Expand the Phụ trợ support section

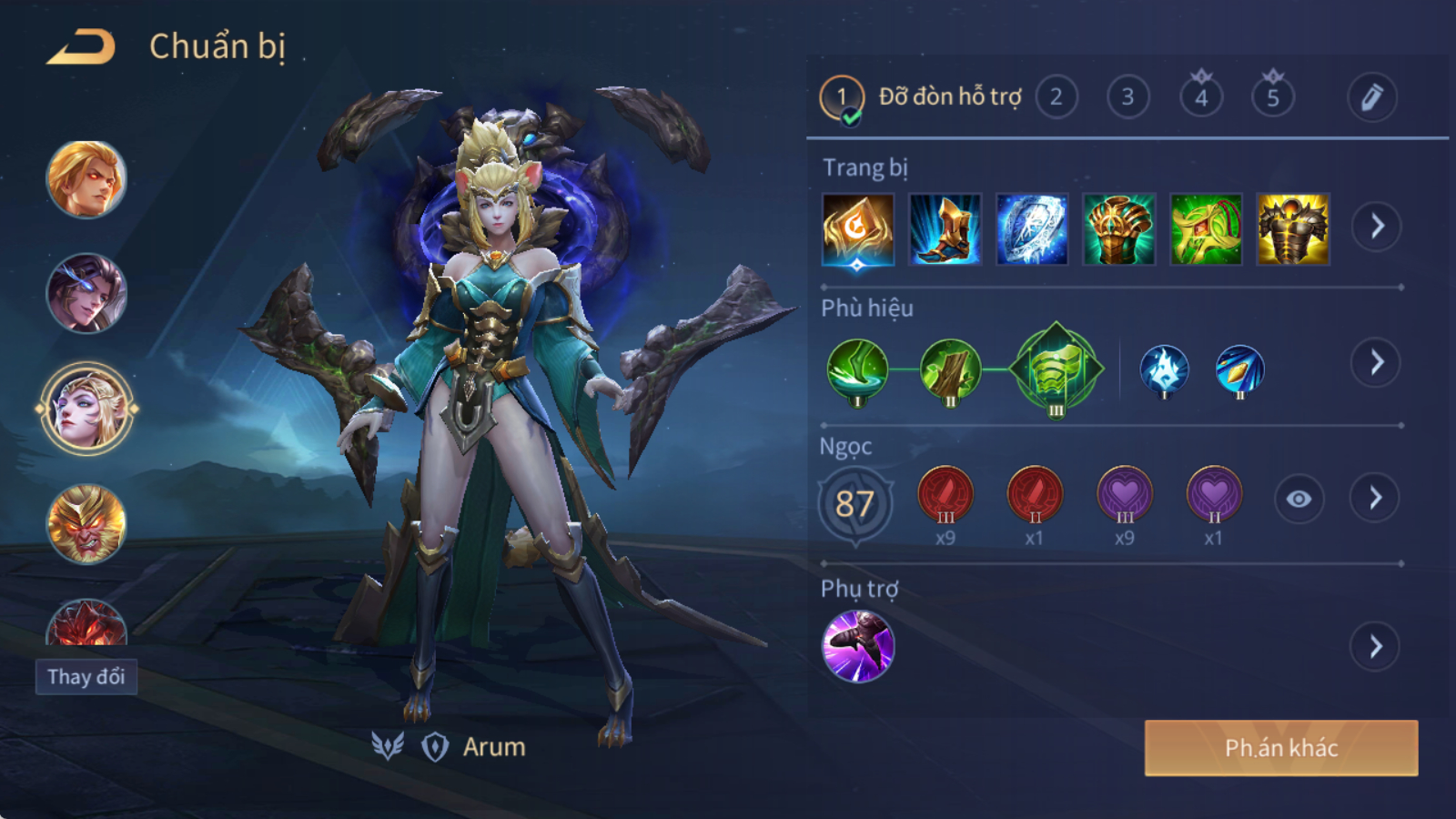(1375, 647)
